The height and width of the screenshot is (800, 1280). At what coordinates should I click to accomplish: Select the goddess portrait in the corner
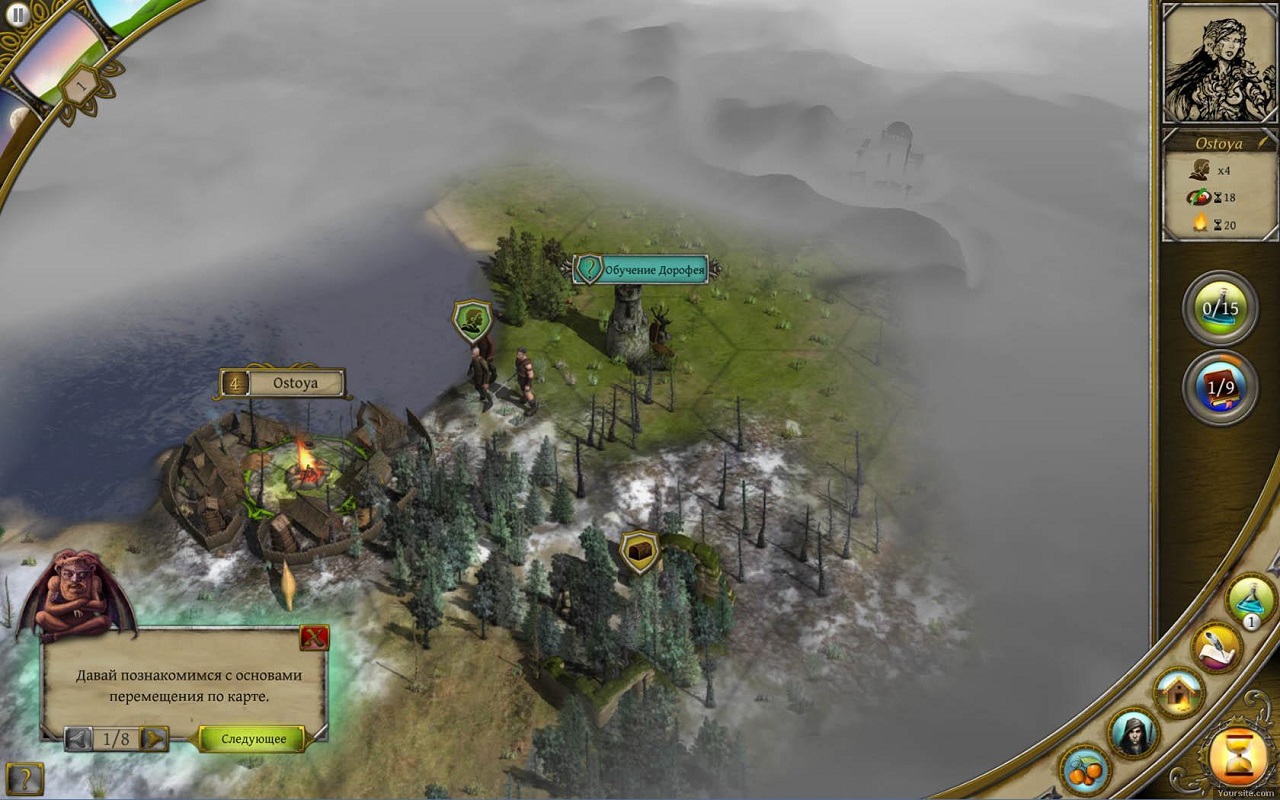click(x=1218, y=62)
